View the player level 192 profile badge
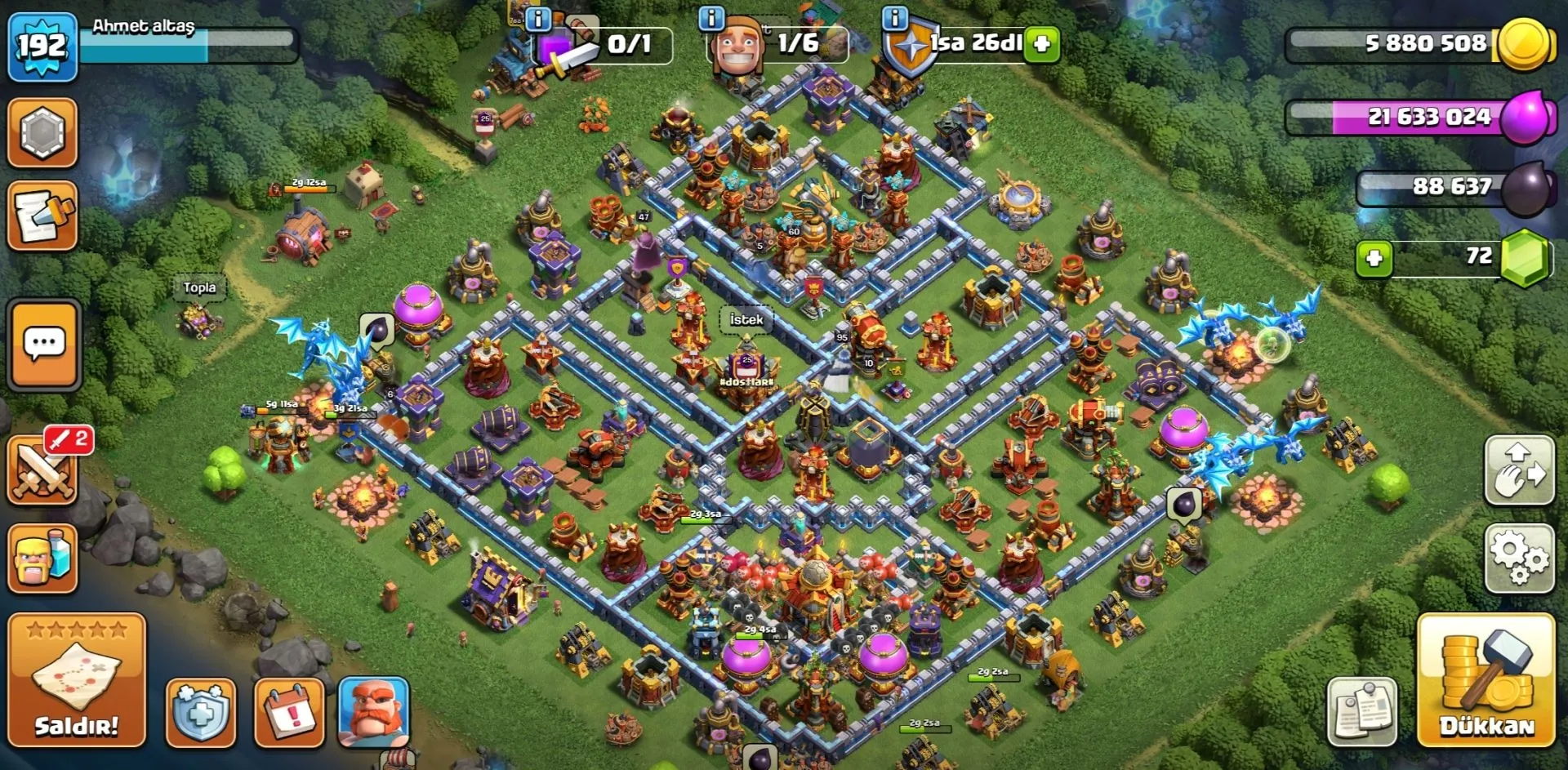Screen dimensions: 1568x770 pos(42,47)
